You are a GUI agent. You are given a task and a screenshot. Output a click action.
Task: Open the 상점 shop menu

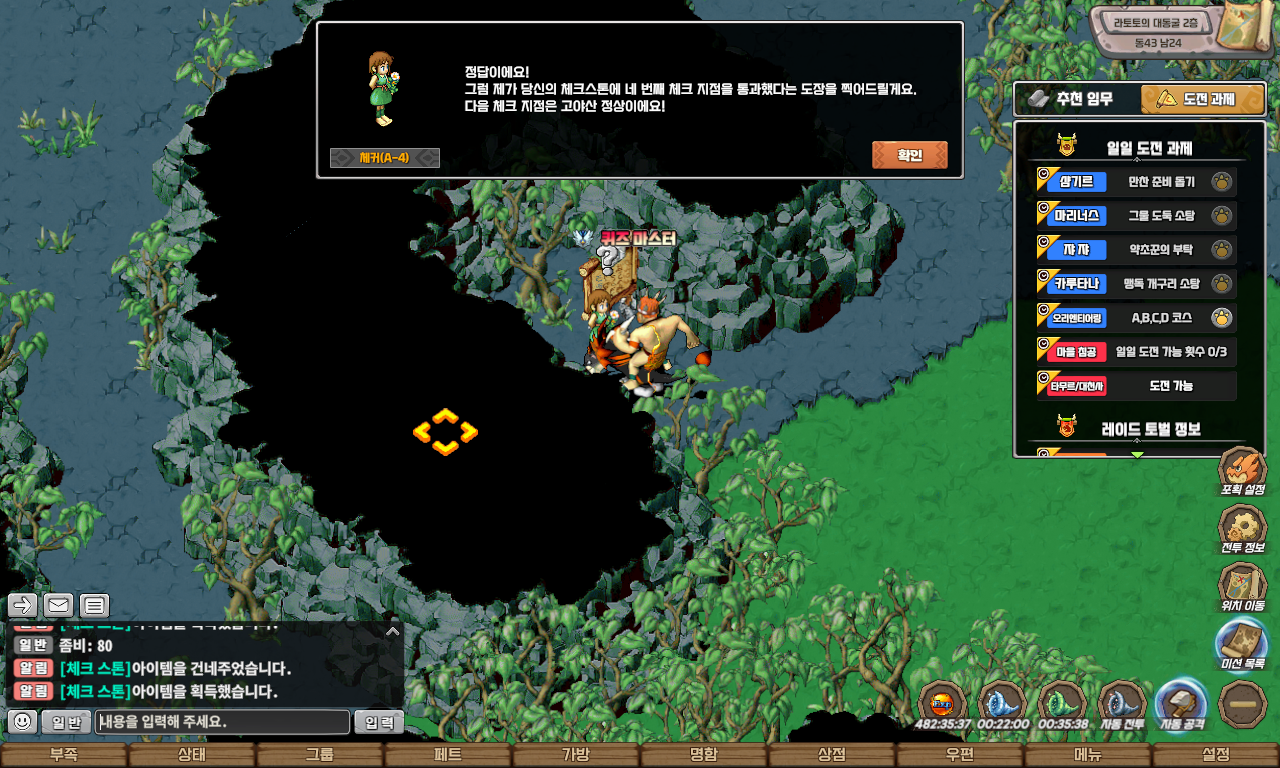click(831, 755)
